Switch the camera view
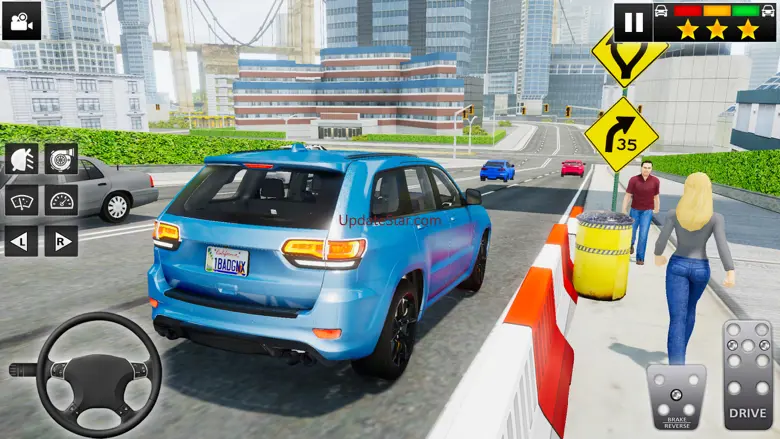The width and height of the screenshot is (780, 439). pyautogui.click(x=21, y=20)
